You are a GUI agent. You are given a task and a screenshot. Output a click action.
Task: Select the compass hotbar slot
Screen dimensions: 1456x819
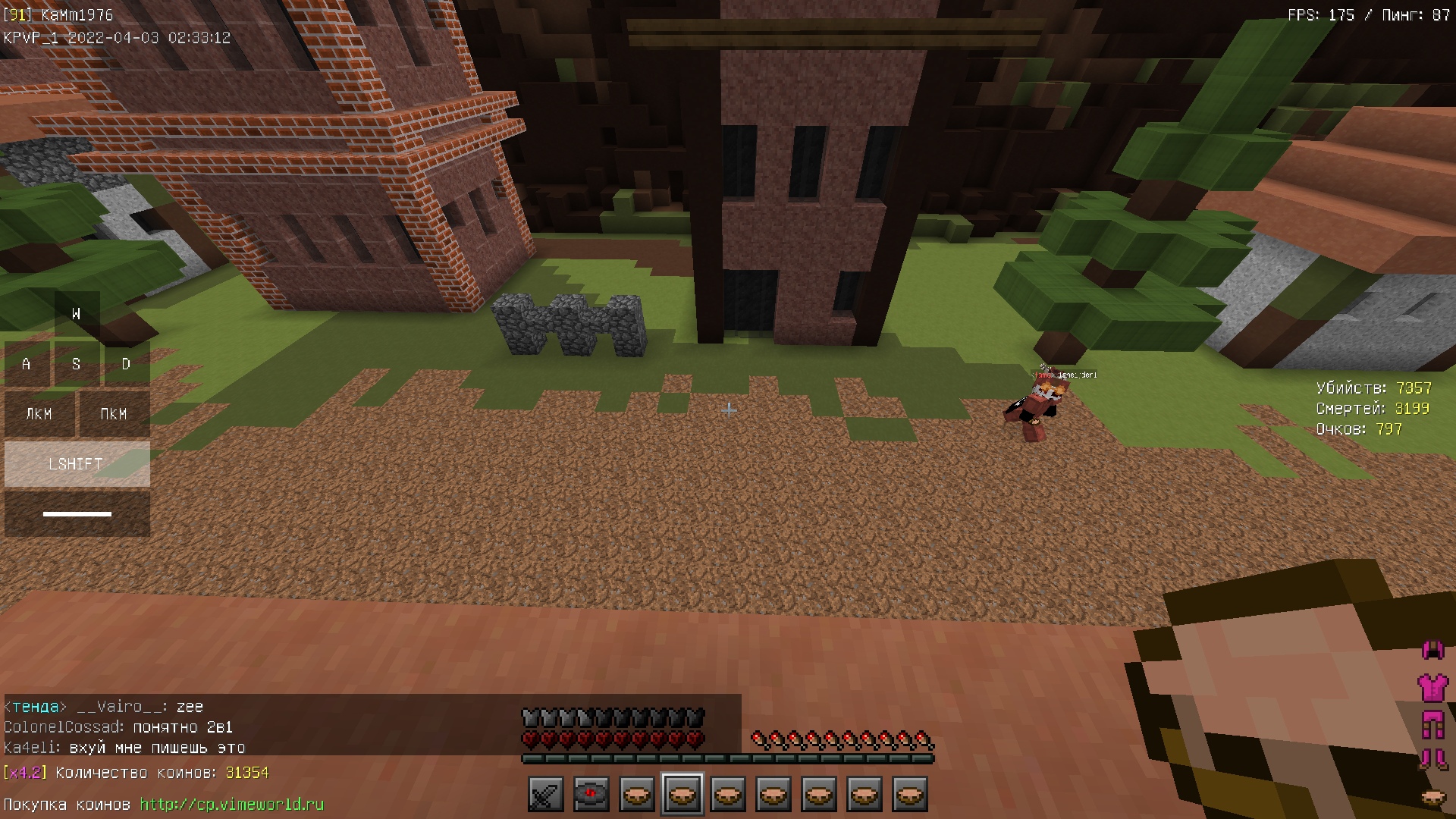coord(591,795)
